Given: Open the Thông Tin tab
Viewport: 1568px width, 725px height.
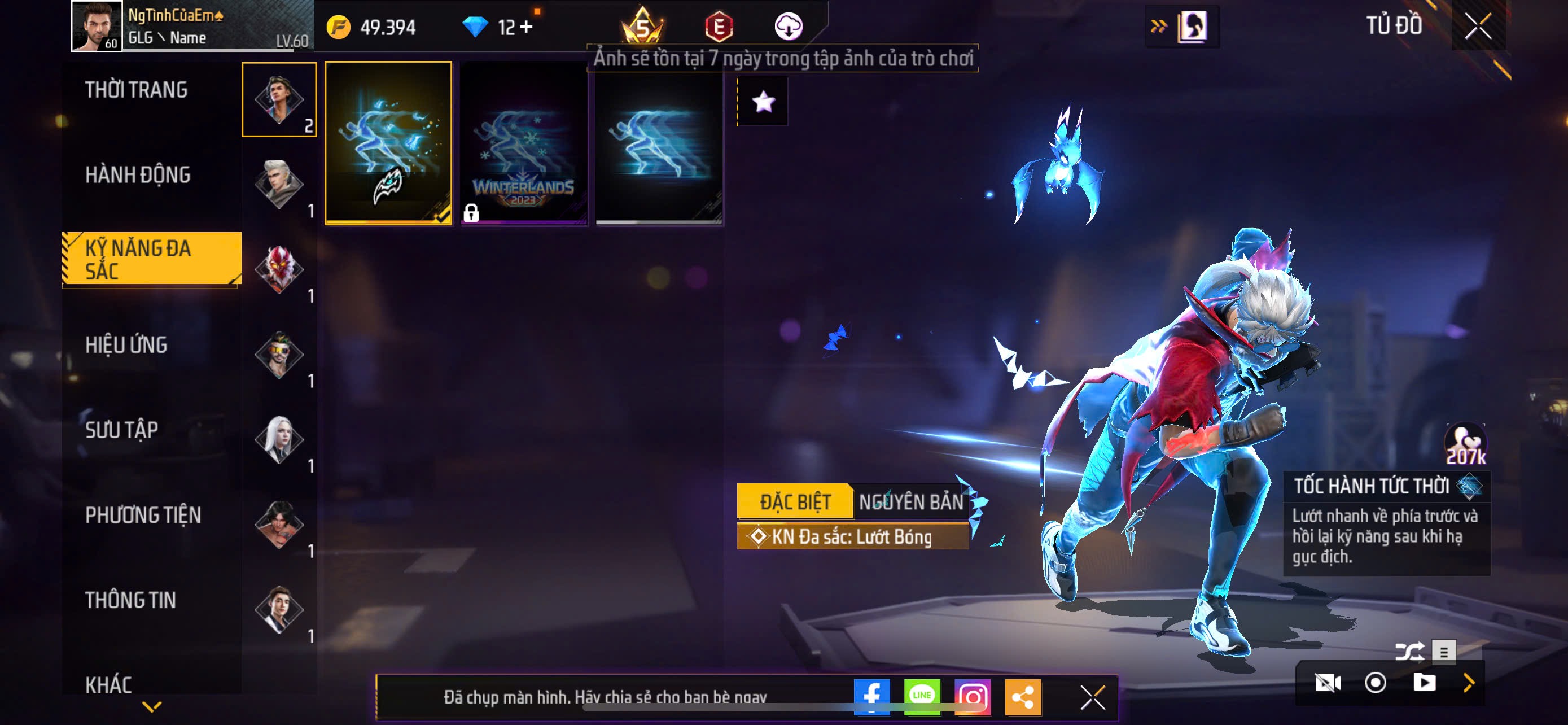Looking at the screenshot, I should tap(130, 601).
